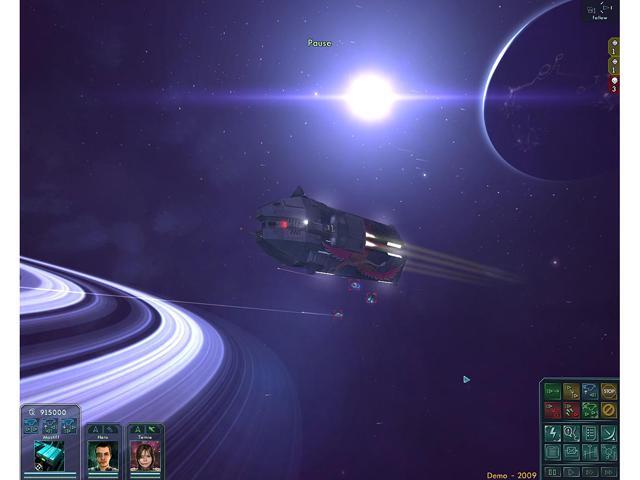
Task: Click the orange prohibited circle button
Action: click(609, 410)
